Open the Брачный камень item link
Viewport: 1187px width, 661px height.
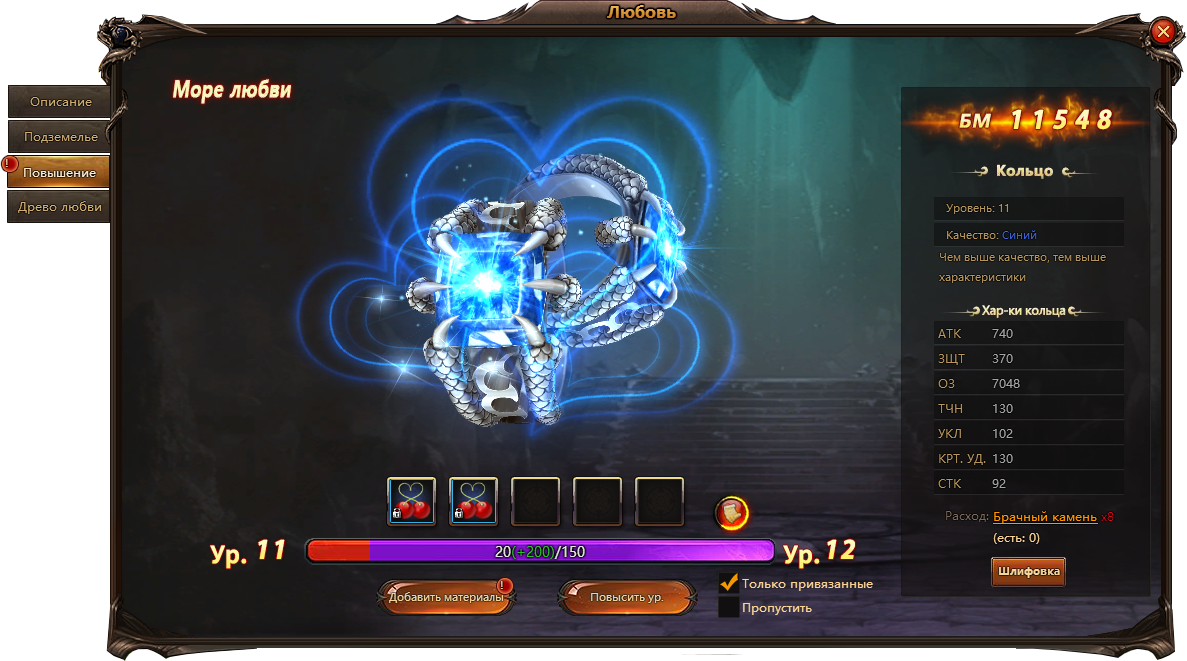tap(1044, 517)
